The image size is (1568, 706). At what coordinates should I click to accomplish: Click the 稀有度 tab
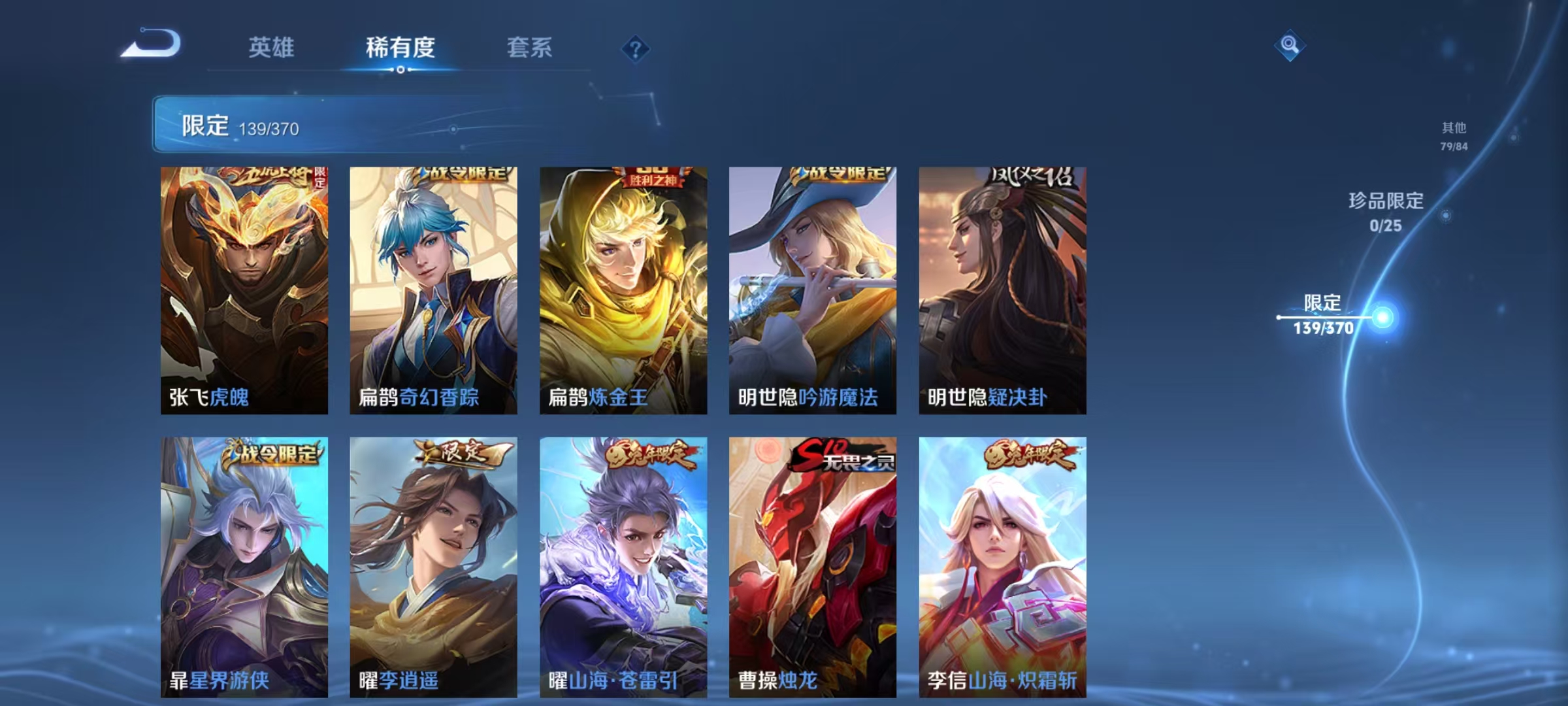pos(400,47)
